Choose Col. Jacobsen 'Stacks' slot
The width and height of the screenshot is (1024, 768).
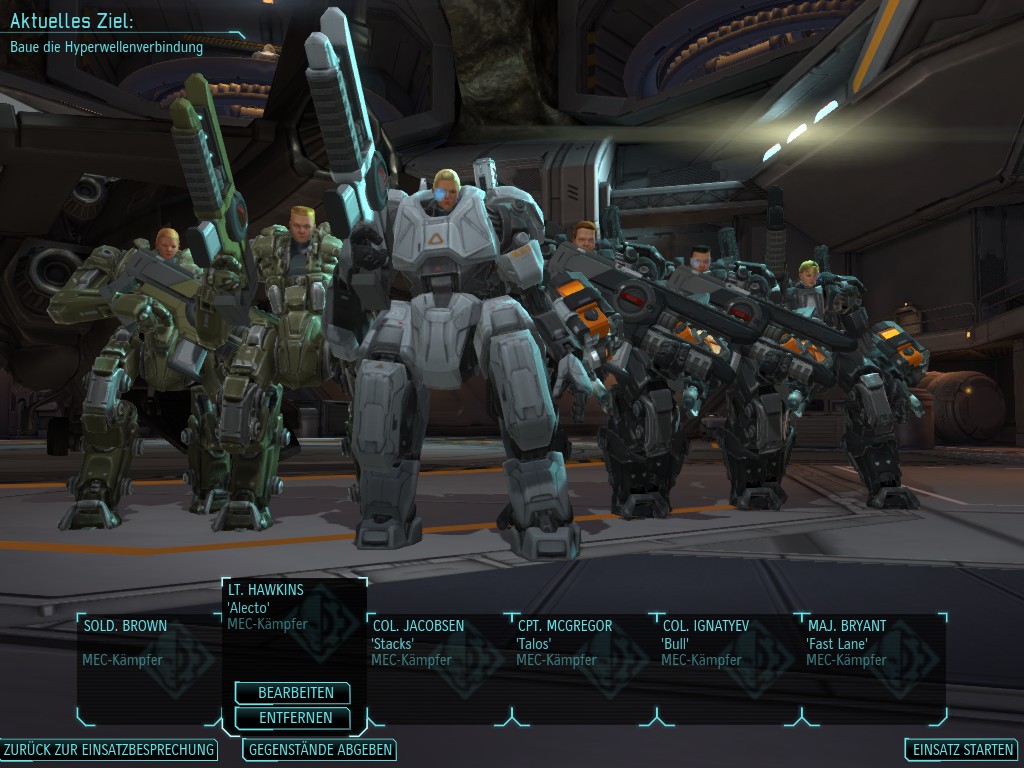pos(437,660)
